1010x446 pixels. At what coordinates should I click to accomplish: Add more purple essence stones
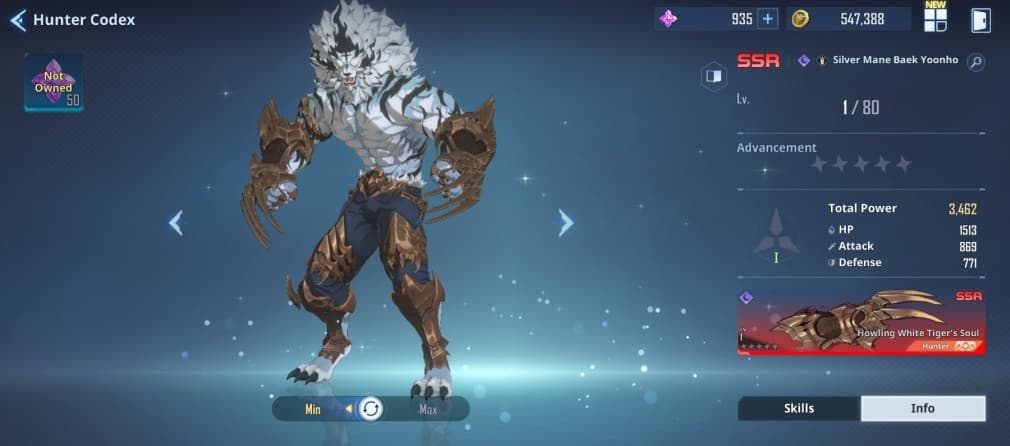pyautogui.click(x=767, y=19)
